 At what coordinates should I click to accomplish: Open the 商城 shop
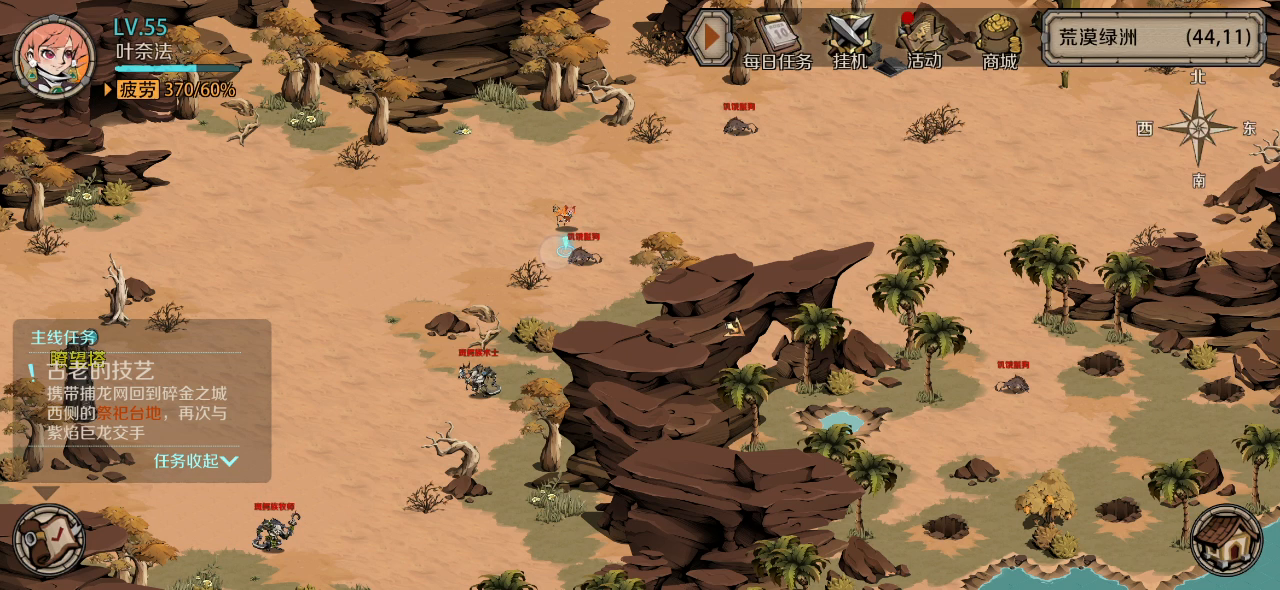click(x=999, y=41)
